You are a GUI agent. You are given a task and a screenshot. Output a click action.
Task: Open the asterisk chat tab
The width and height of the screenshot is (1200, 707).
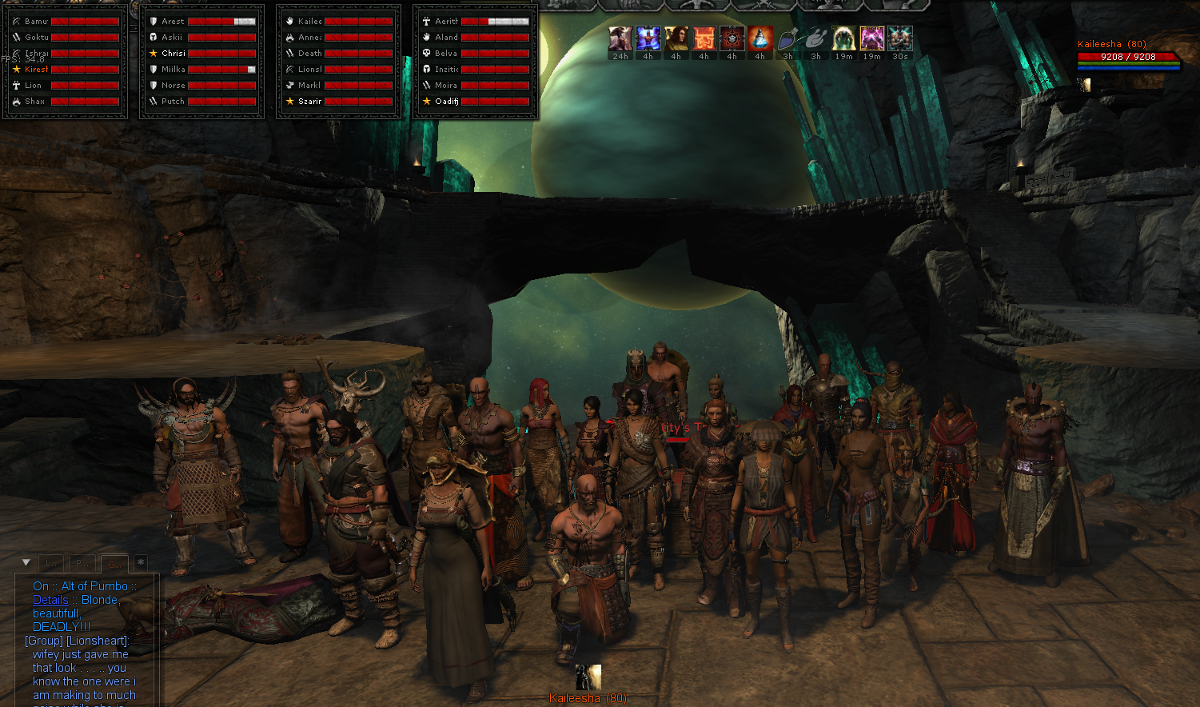(x=141, y=563)
